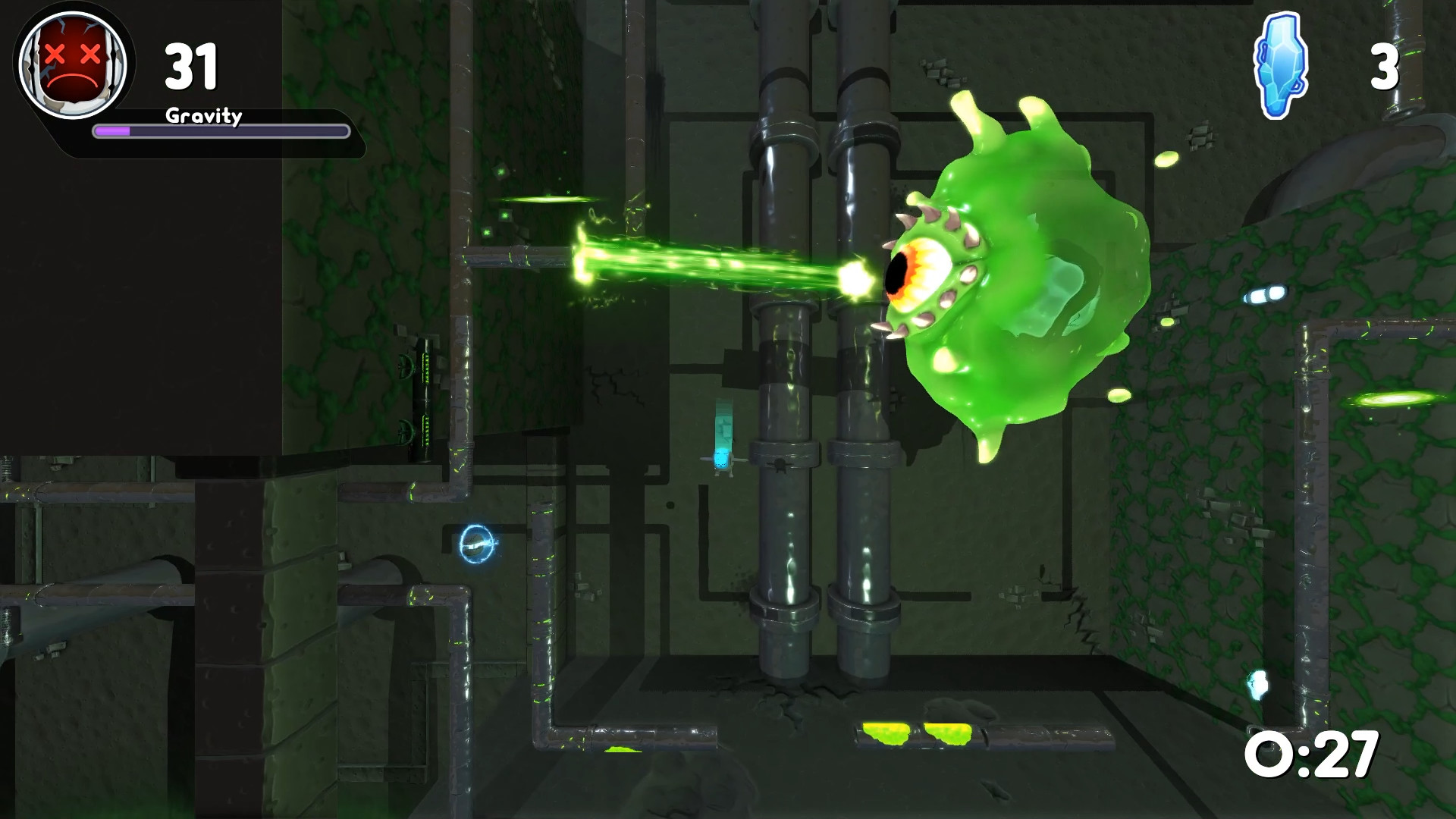Click the purple Gravity progress bar

220,133
